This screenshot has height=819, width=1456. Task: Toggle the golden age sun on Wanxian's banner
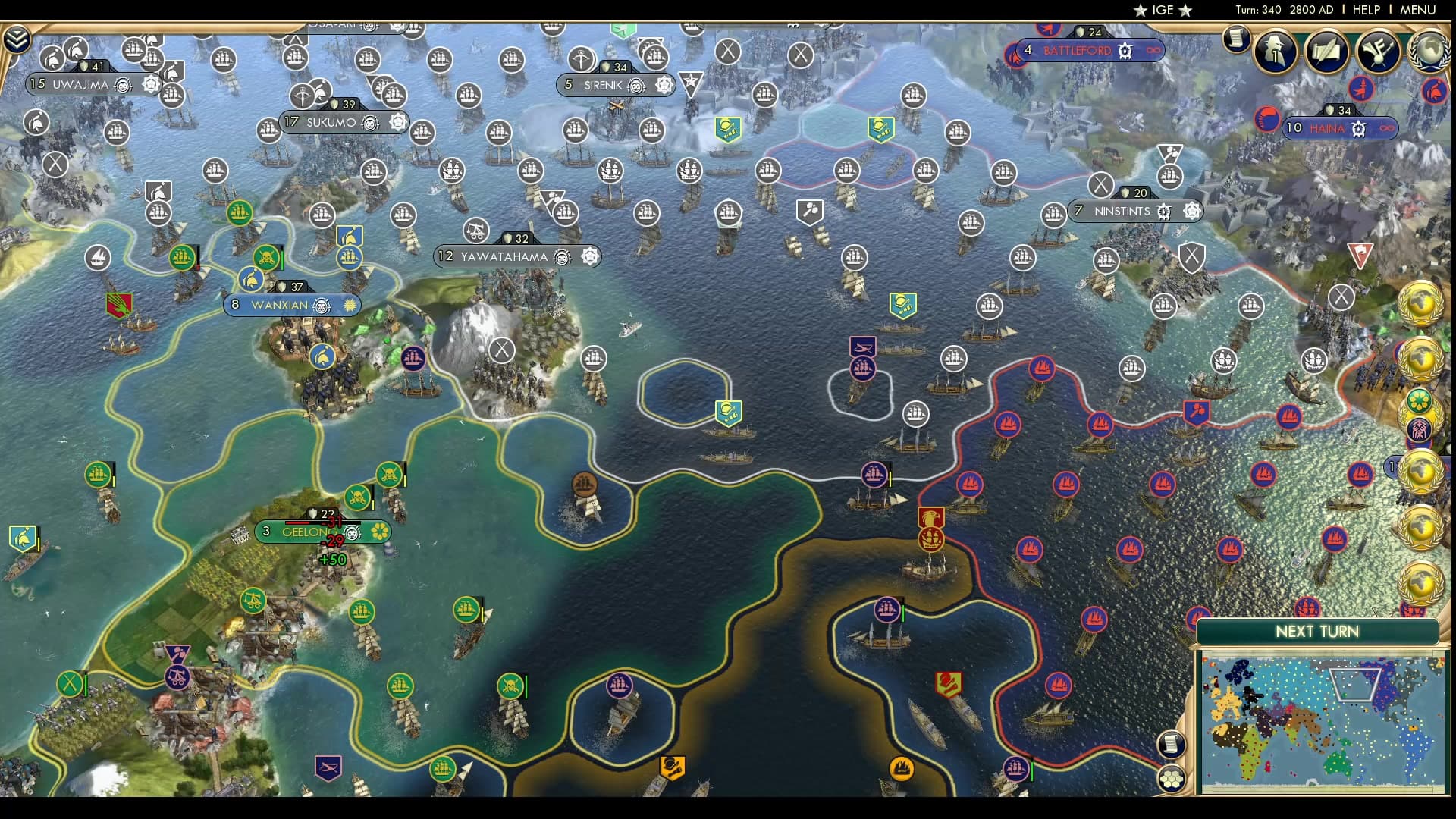(350, 306)
